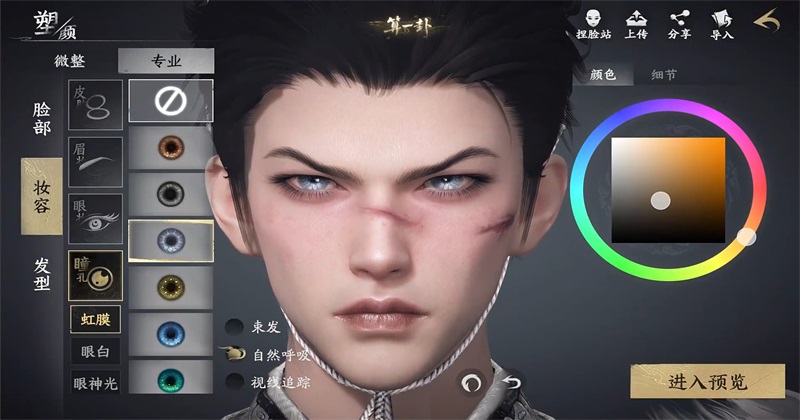
Task: Switch to the 细节 detail tab
Action: pyautogui.click(x=663, y=74)
